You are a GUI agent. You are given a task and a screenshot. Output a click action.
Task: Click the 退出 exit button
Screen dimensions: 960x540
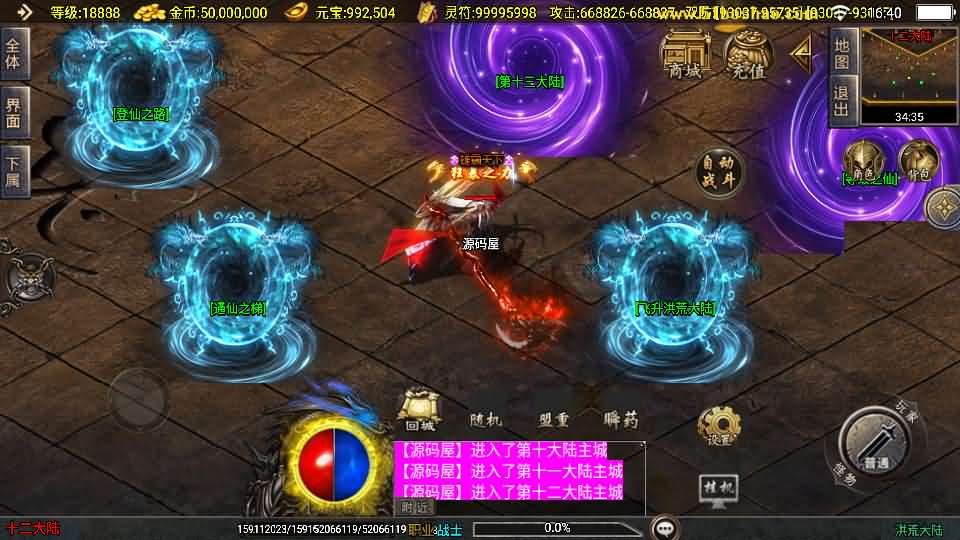tap(842, 100)
